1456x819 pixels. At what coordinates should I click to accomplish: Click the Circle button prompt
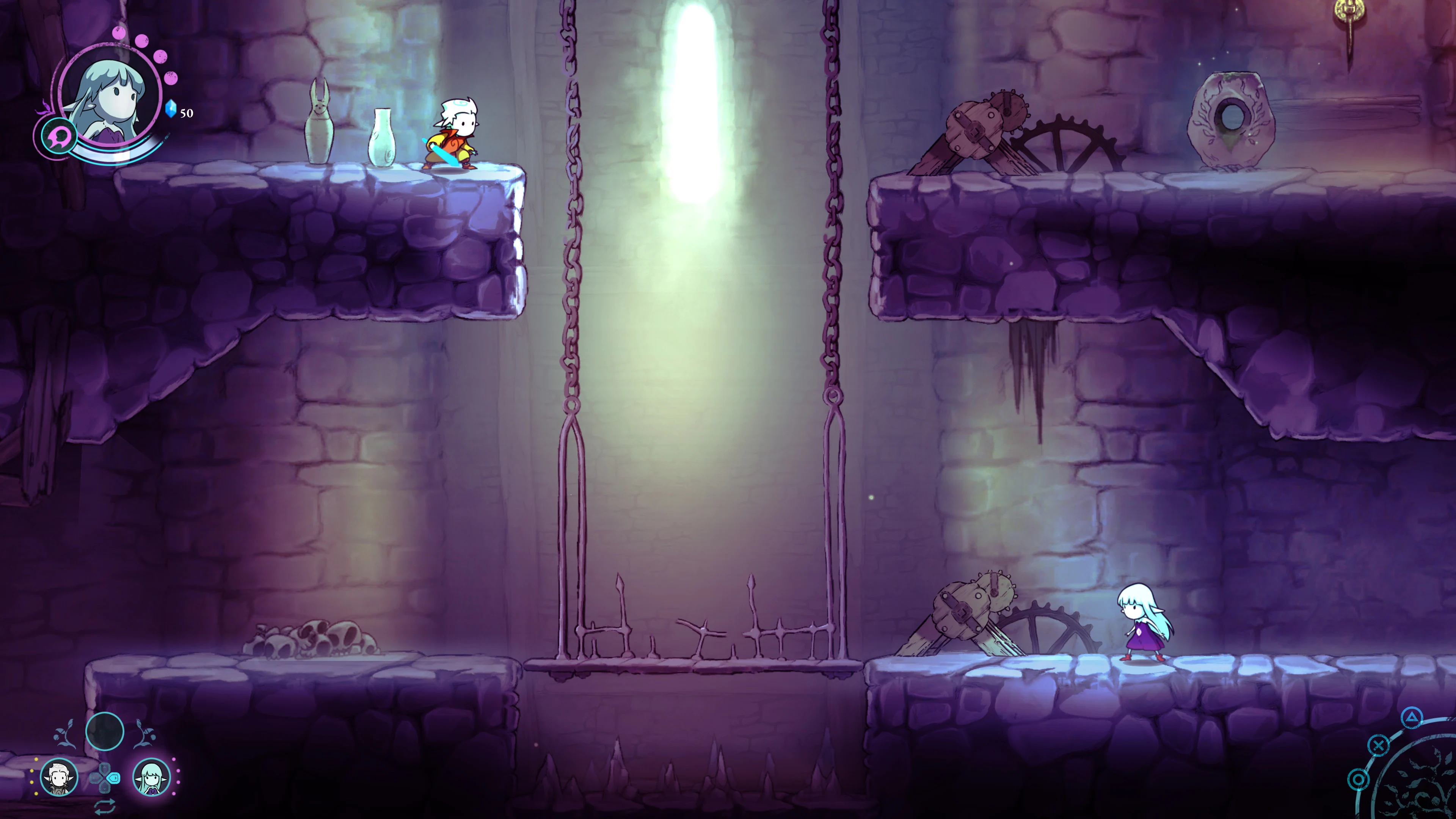[x=1358, y=780]
